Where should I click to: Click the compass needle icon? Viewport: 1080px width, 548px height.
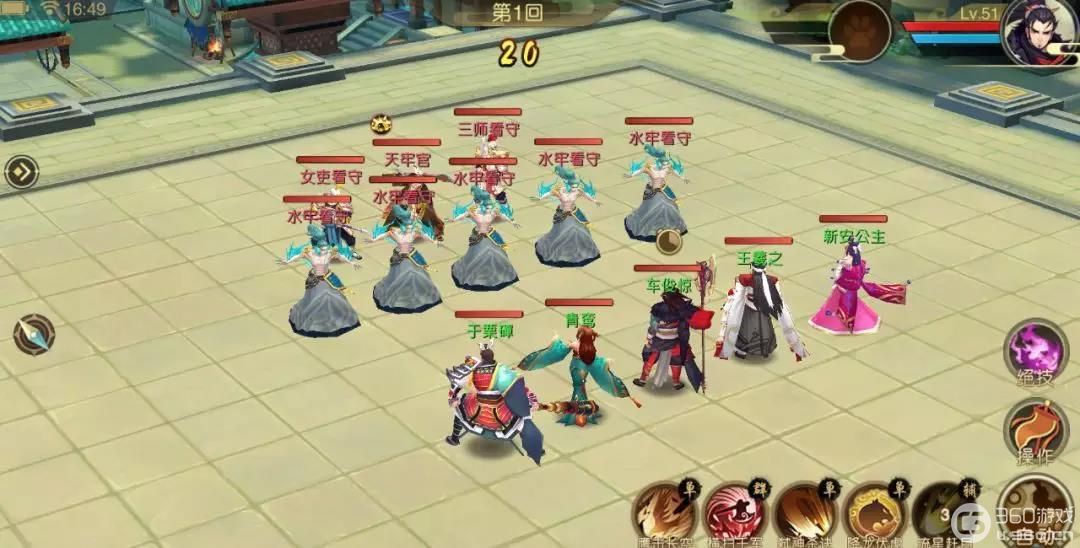[x=33, y=334]
